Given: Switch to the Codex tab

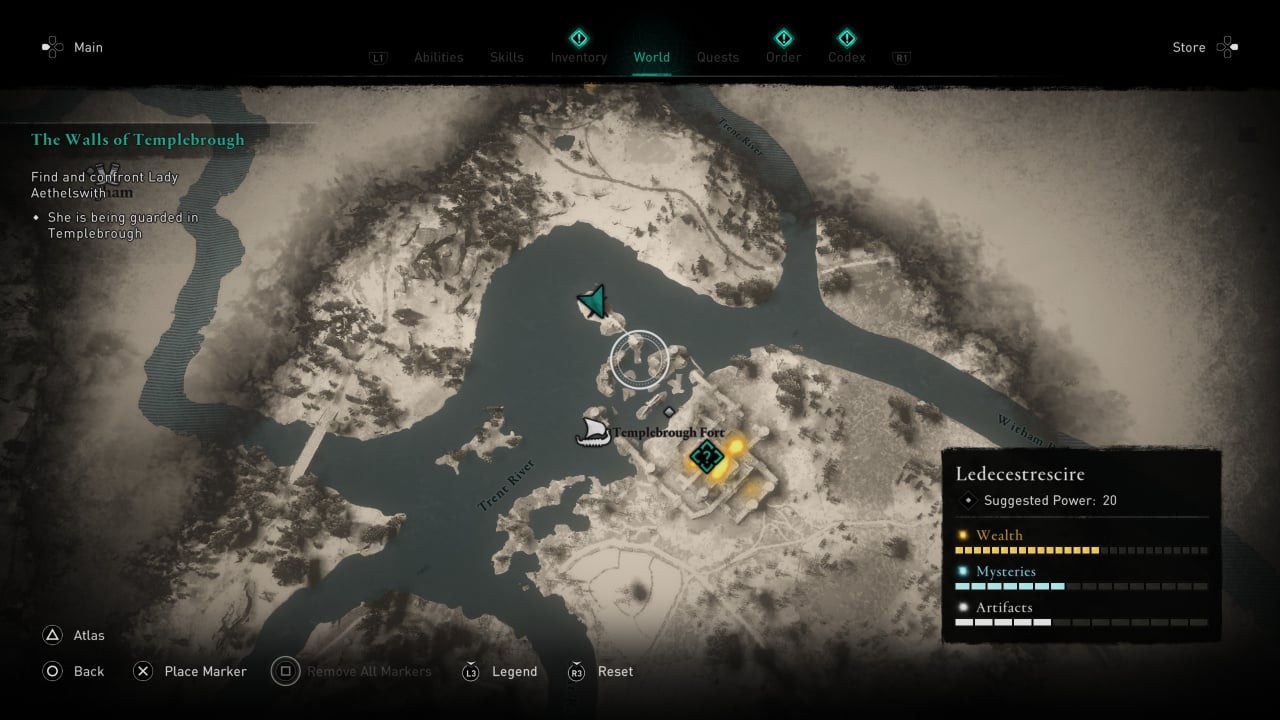Looking at the screenshot, I should point(846,57).
